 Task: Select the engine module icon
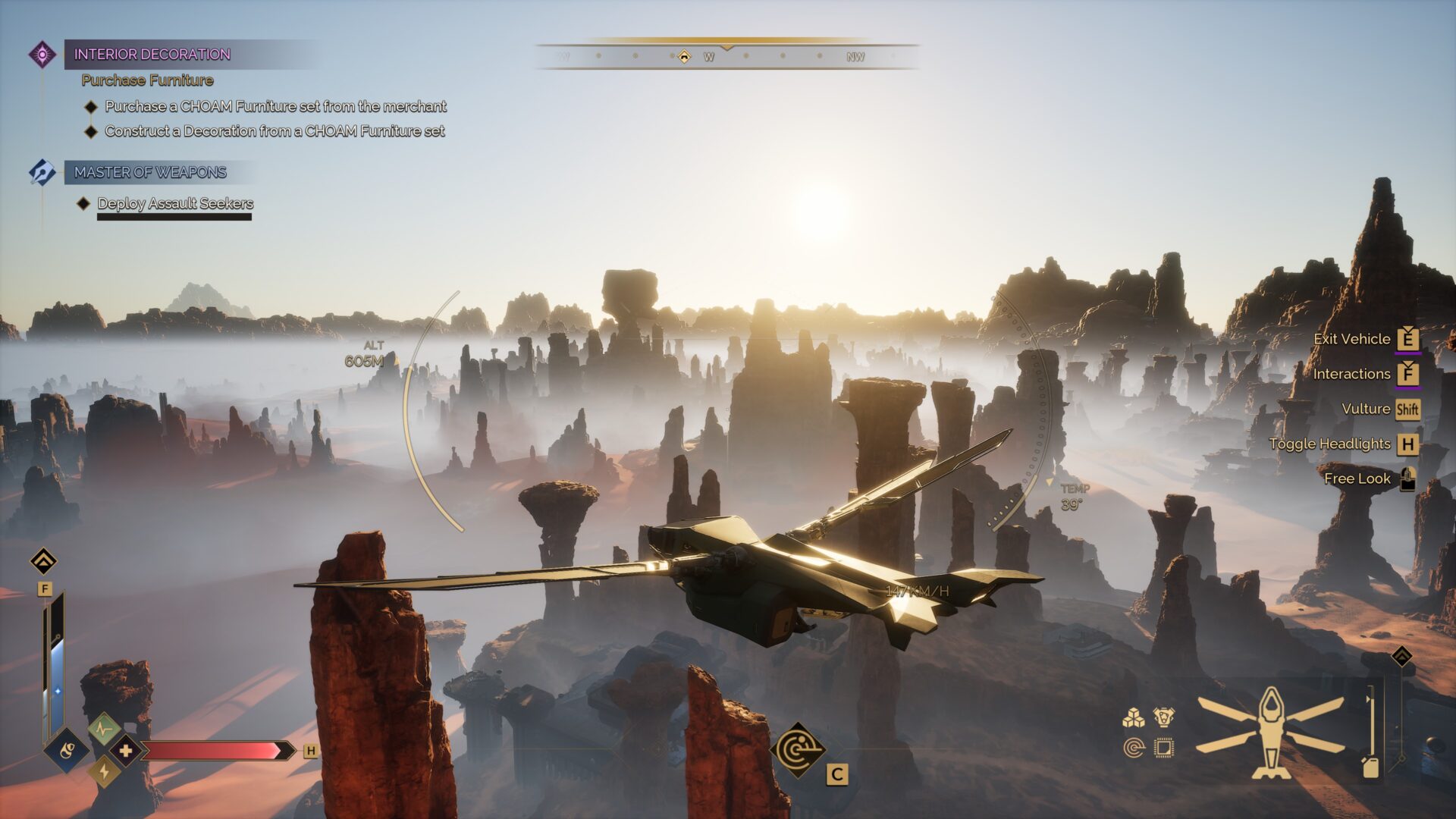[x=1163, y=717]
